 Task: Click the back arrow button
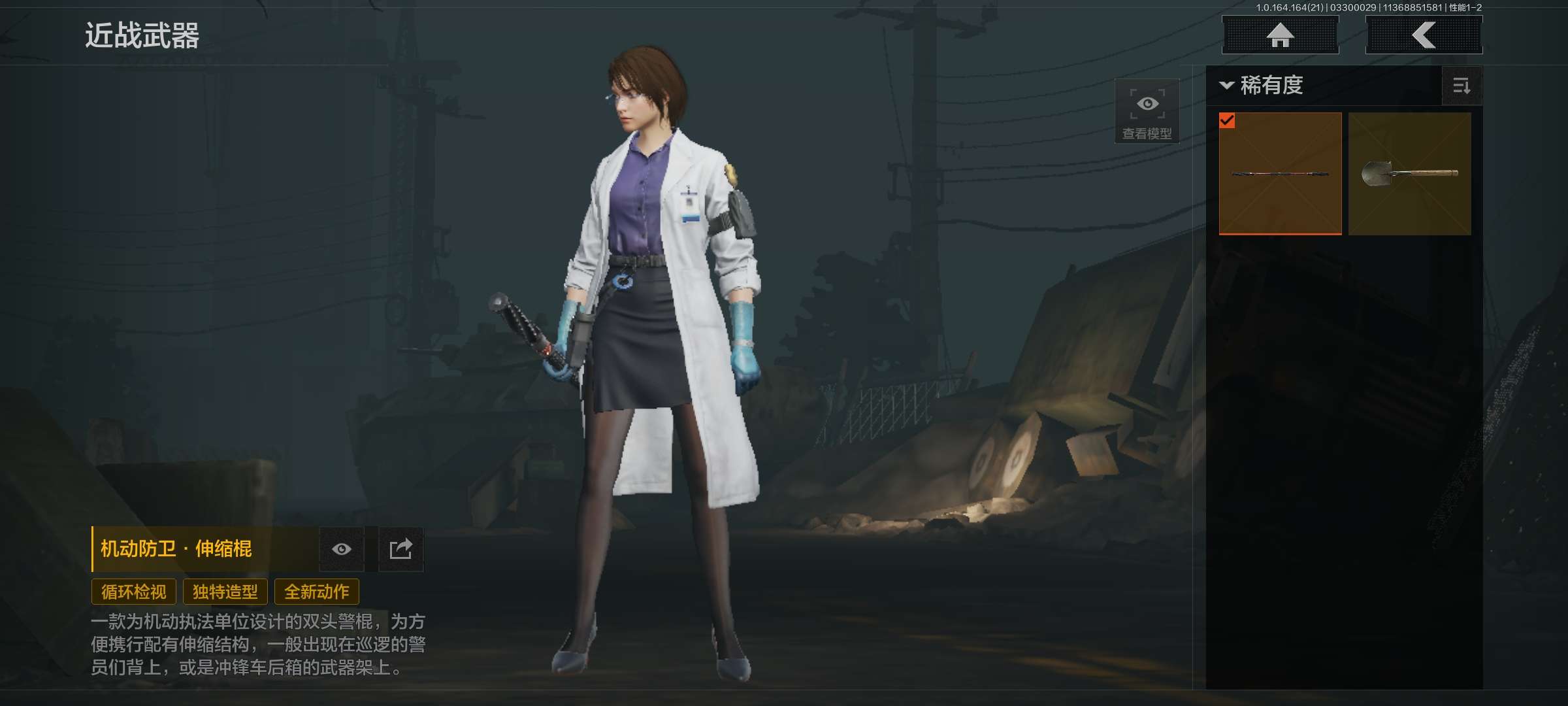pyautogui.click(x=1424, y=35)
